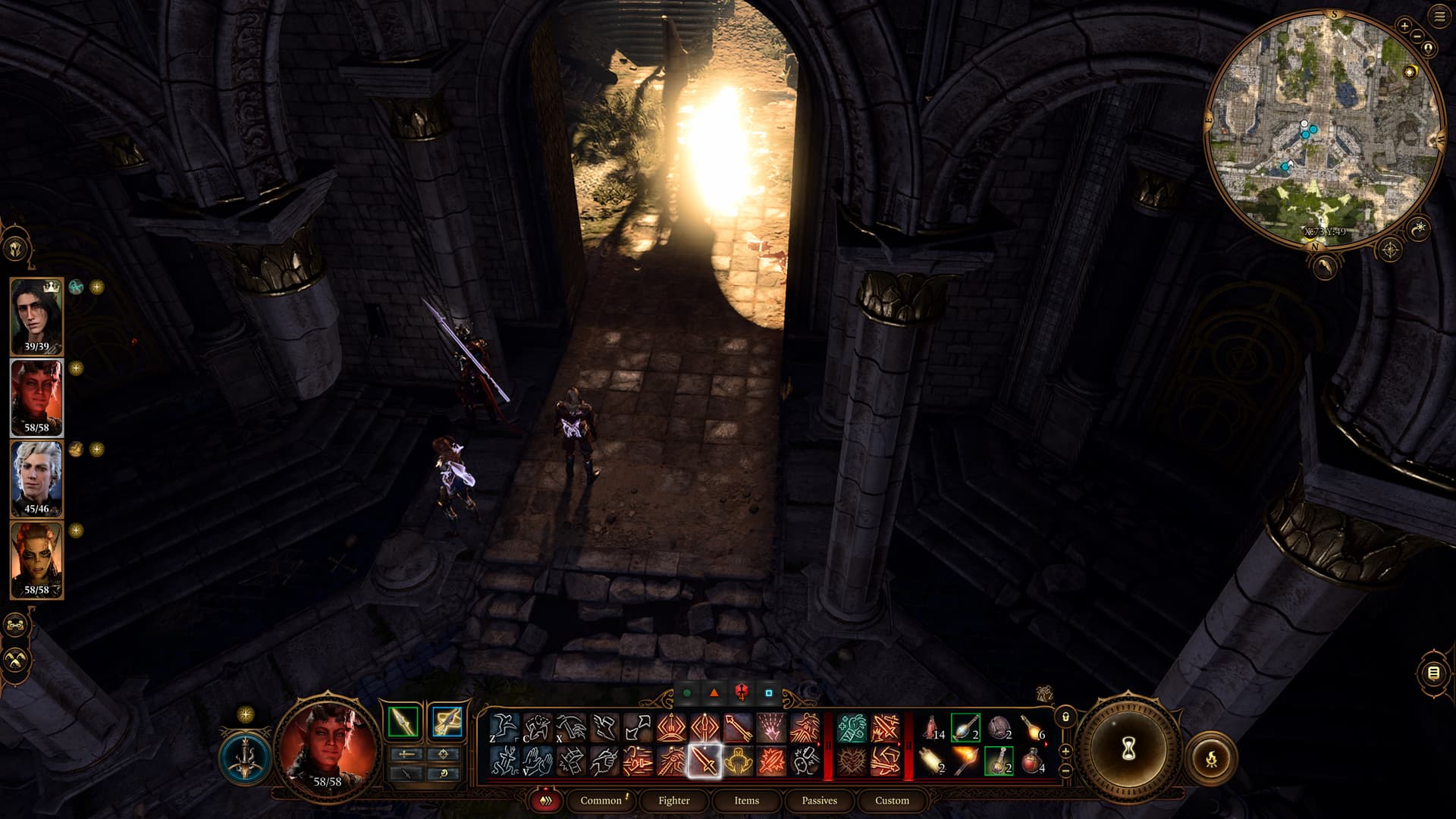This screenshot has height=819, width=1456.
Task: Activate the highlighted sword attack ability
Action: (x=704, y=760)
